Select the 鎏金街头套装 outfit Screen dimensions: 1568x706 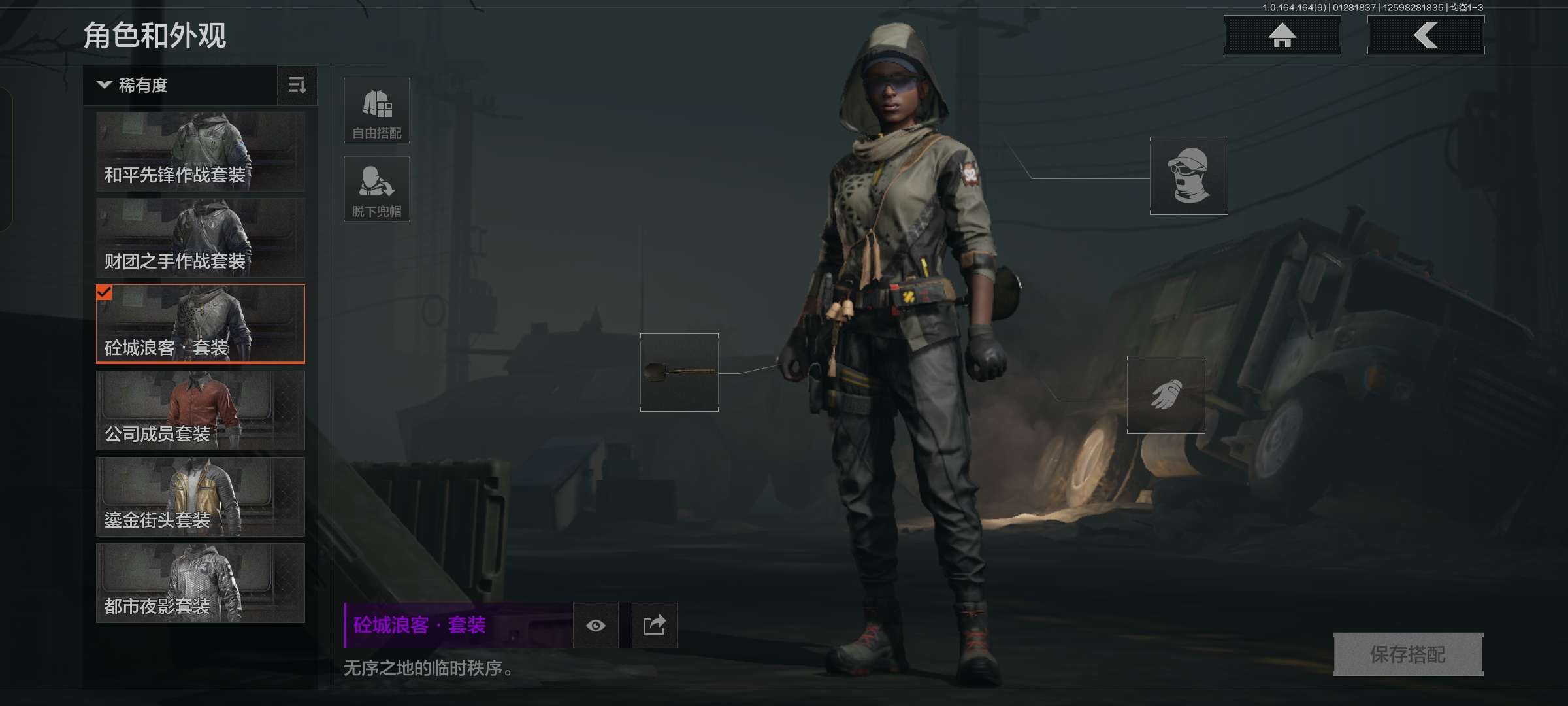coord(201,497)
